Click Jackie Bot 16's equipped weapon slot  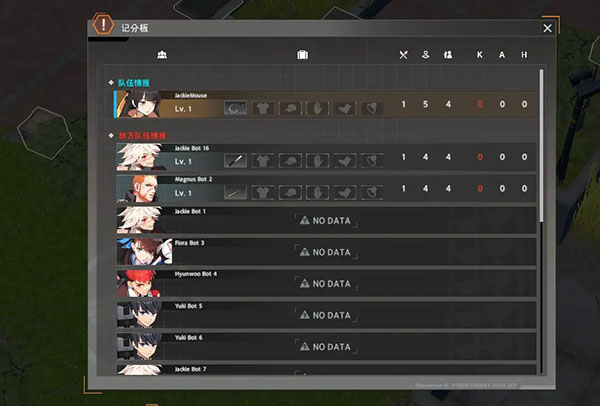click(x=235, y=159)
